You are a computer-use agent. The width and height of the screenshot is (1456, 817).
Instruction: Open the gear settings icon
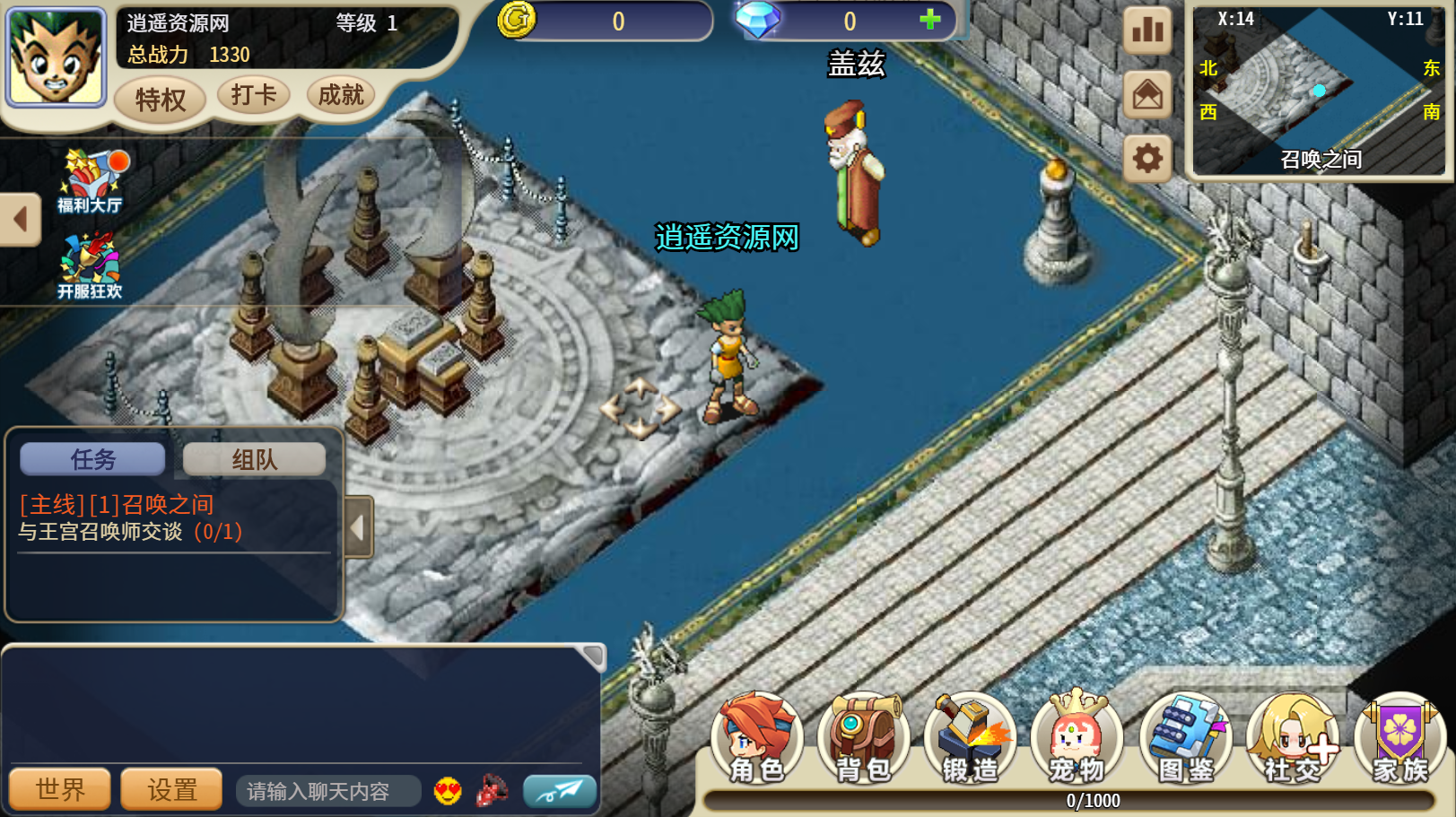[x=1147, y=159]
